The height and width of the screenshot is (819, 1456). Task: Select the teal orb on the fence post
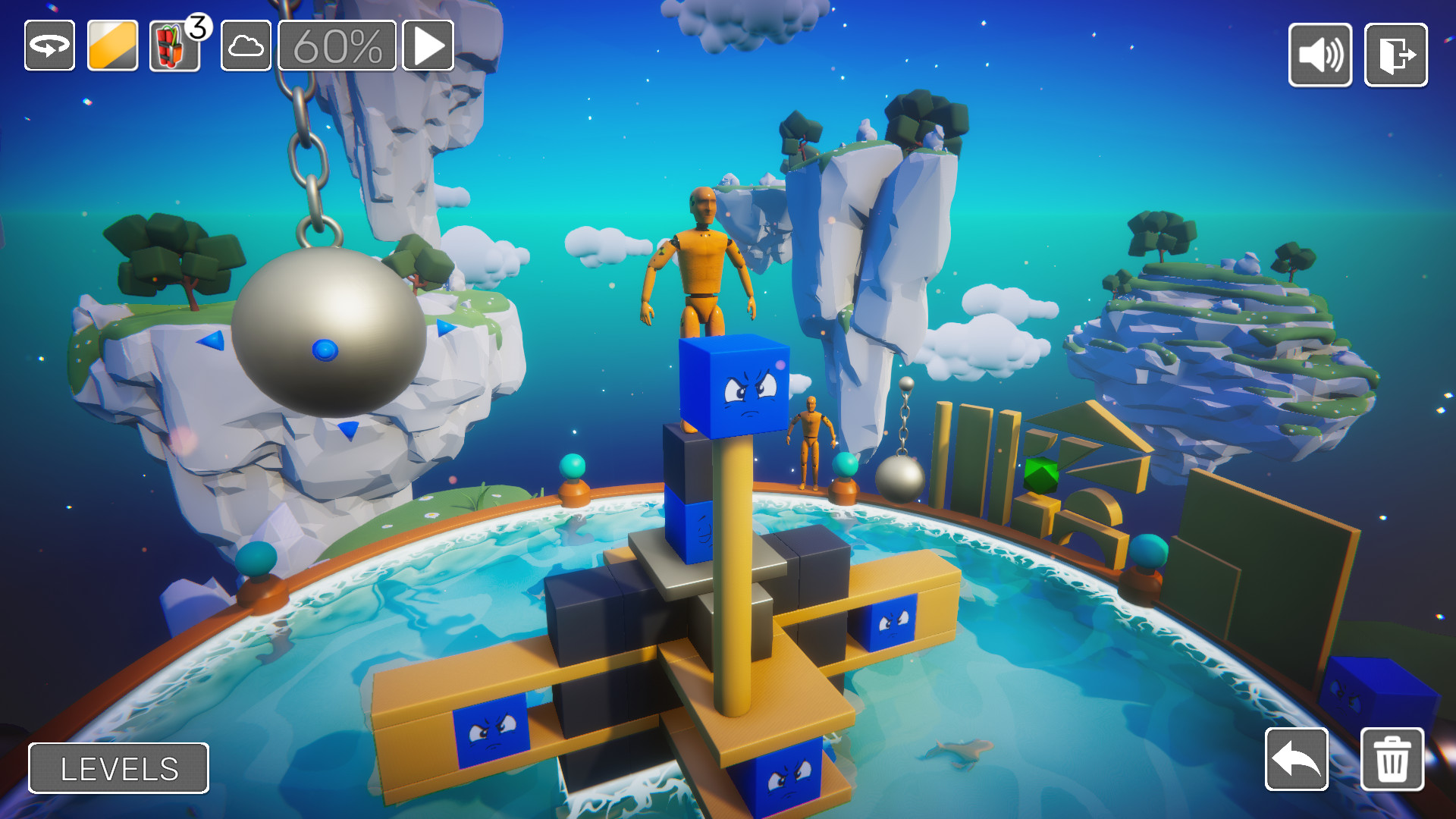coord(573,464)
